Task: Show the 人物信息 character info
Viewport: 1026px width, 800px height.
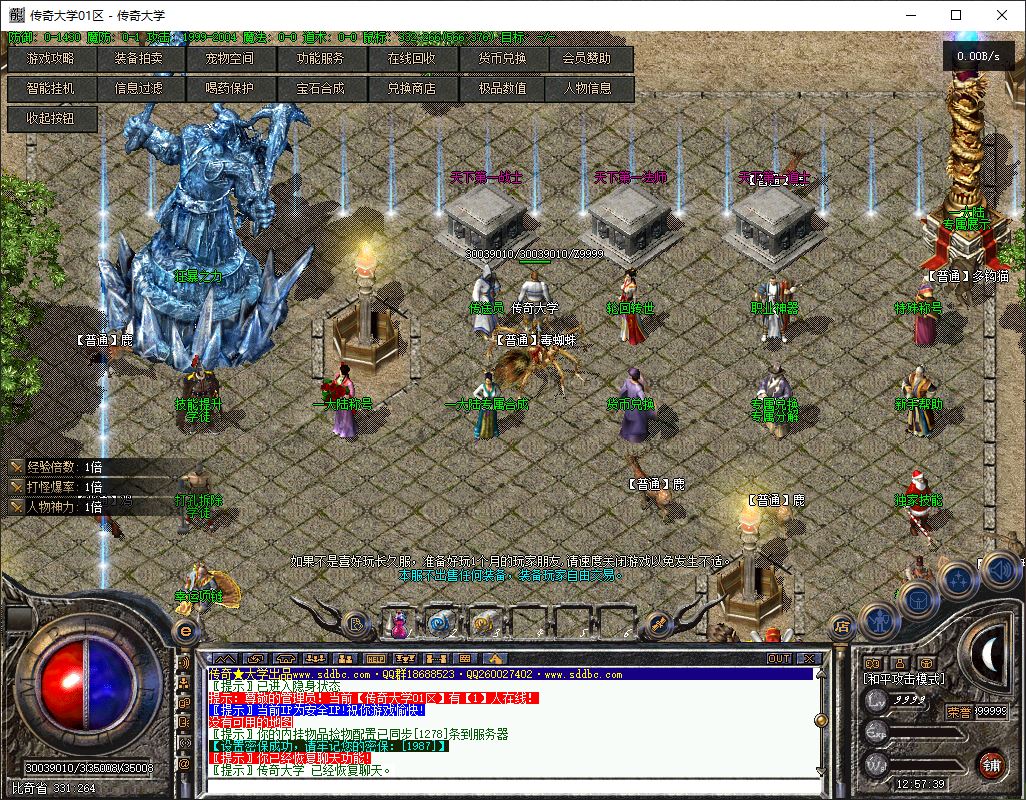Action: pos(588,88)
